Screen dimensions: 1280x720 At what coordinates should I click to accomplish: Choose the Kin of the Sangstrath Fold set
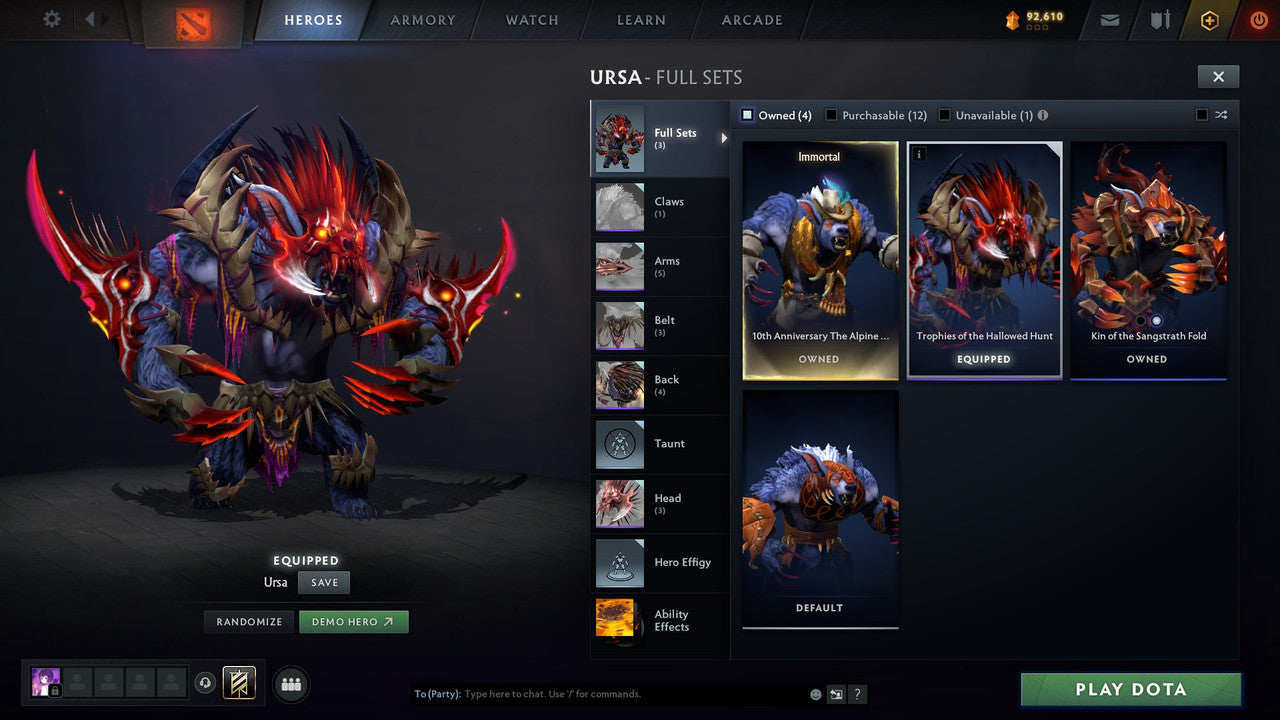(x=1148, y=260)
